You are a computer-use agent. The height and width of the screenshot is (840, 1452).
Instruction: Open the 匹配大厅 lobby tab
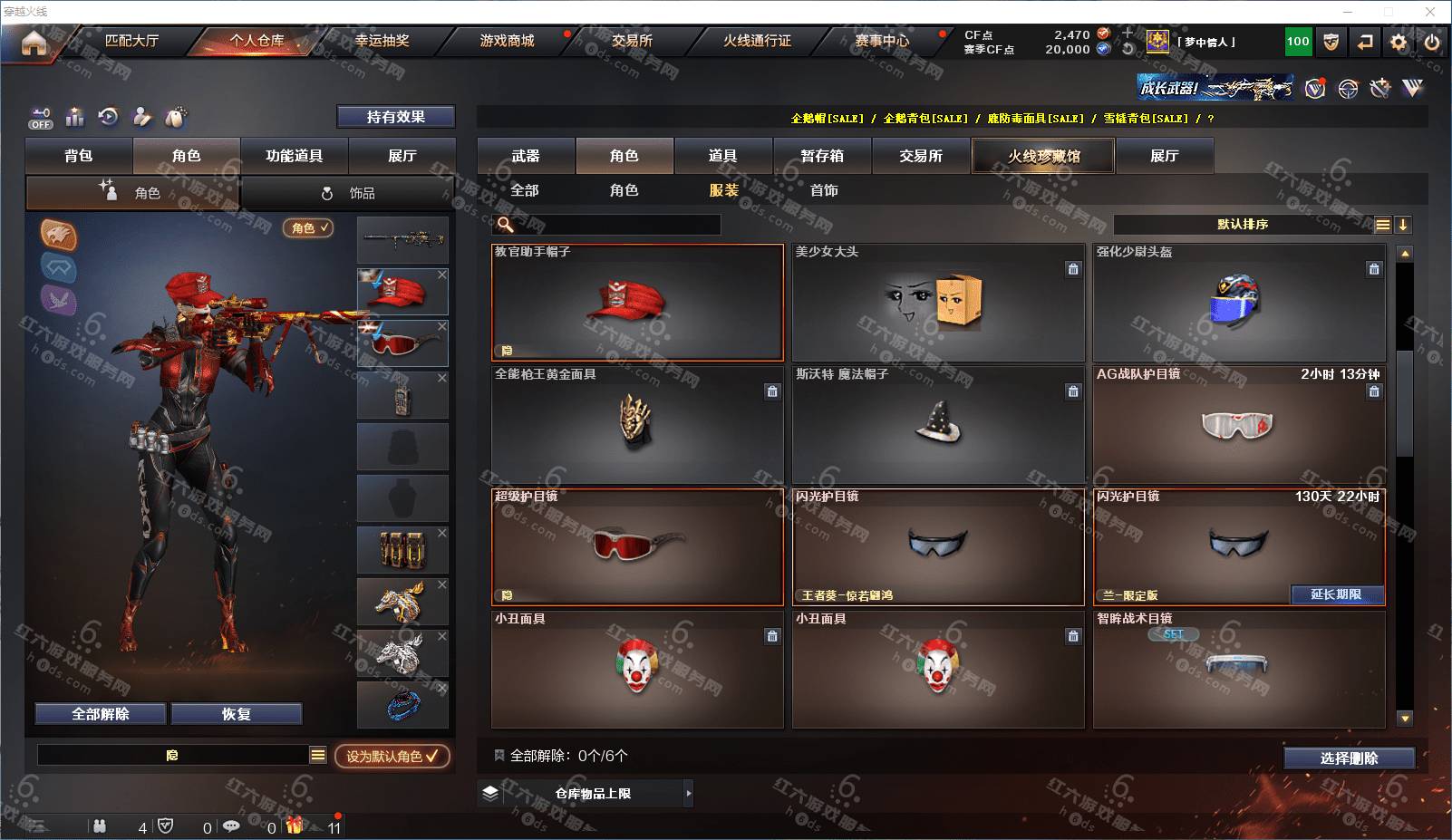click(131, 41)
